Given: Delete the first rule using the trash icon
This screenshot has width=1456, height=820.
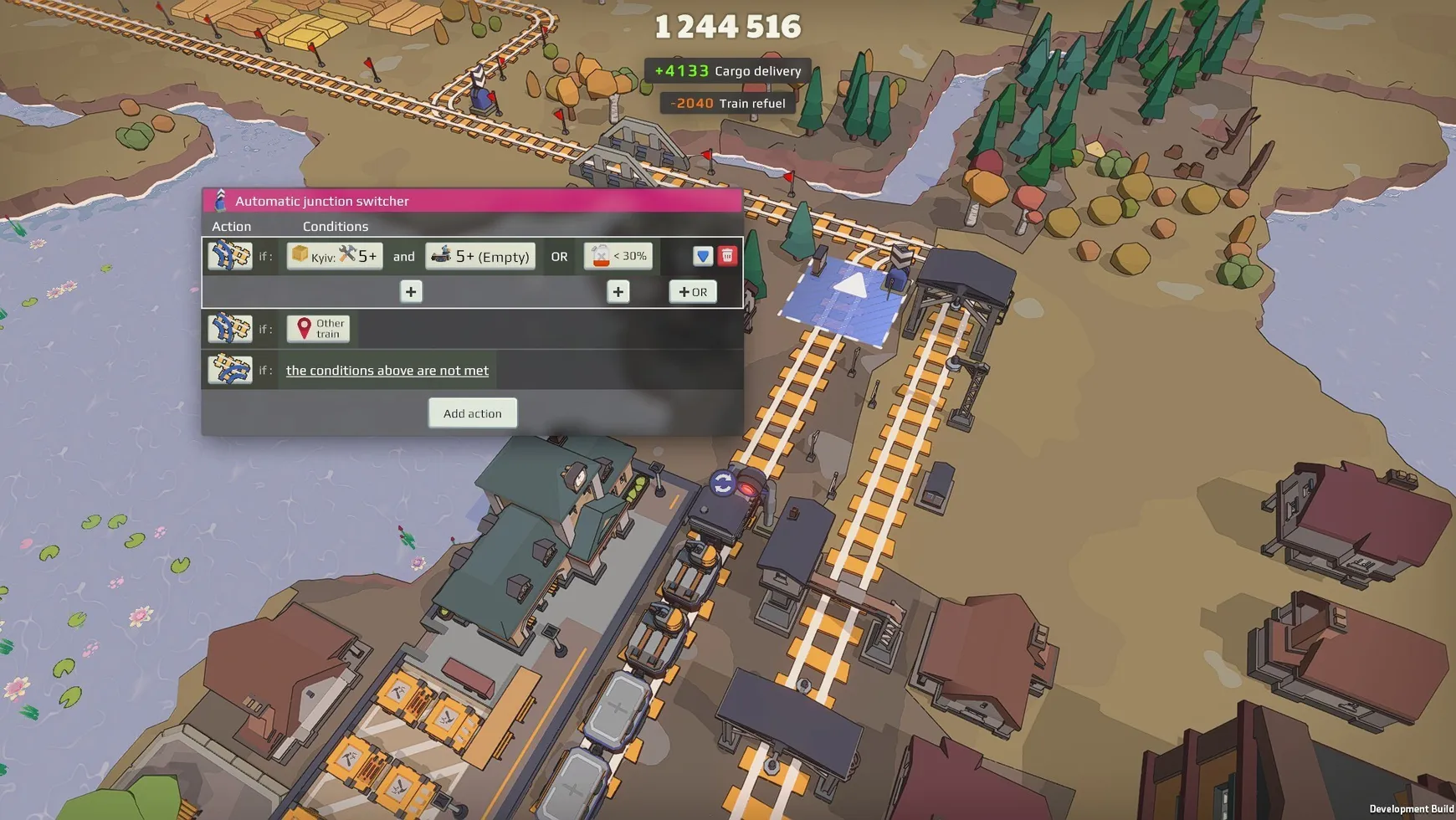Looking at the screenshot, I should [x=727, y=255].
